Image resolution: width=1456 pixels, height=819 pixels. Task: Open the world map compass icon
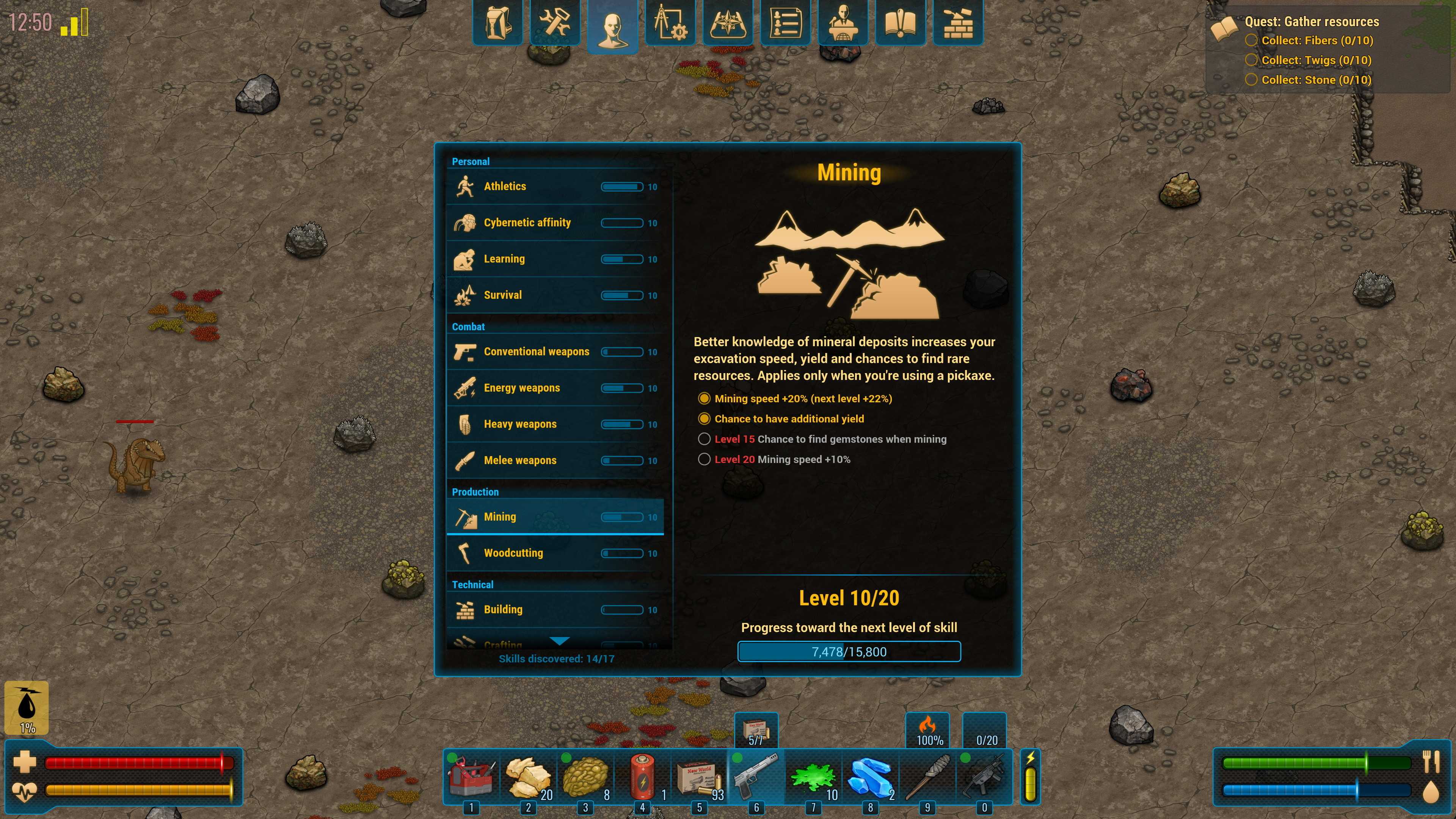click(x=728, y=23)
